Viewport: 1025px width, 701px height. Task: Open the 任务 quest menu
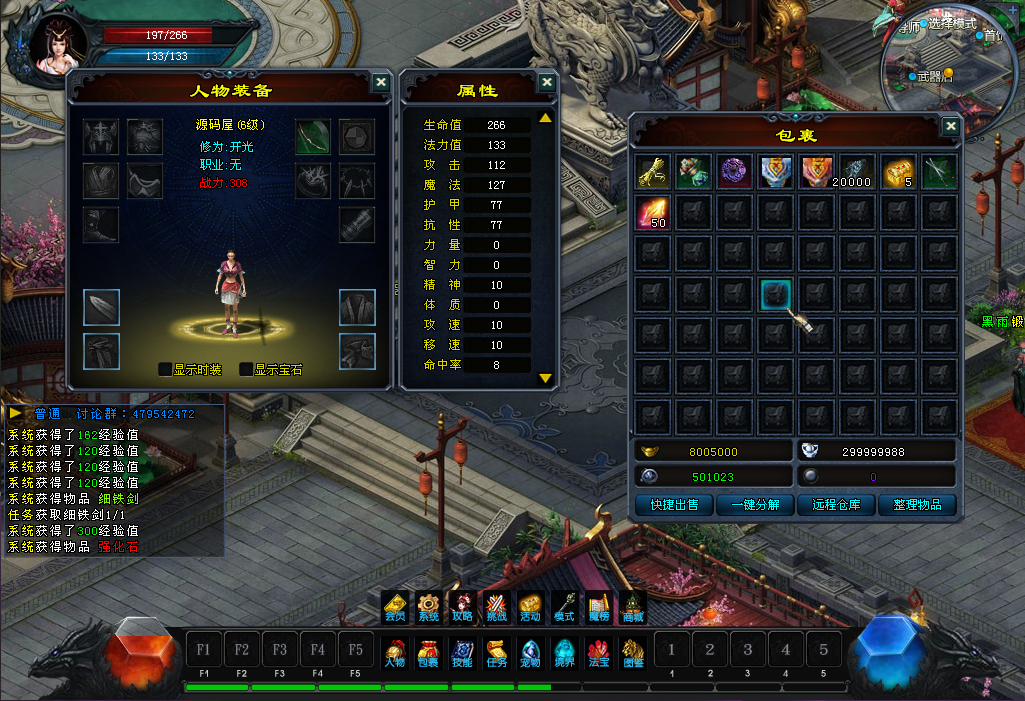(497, 651)
